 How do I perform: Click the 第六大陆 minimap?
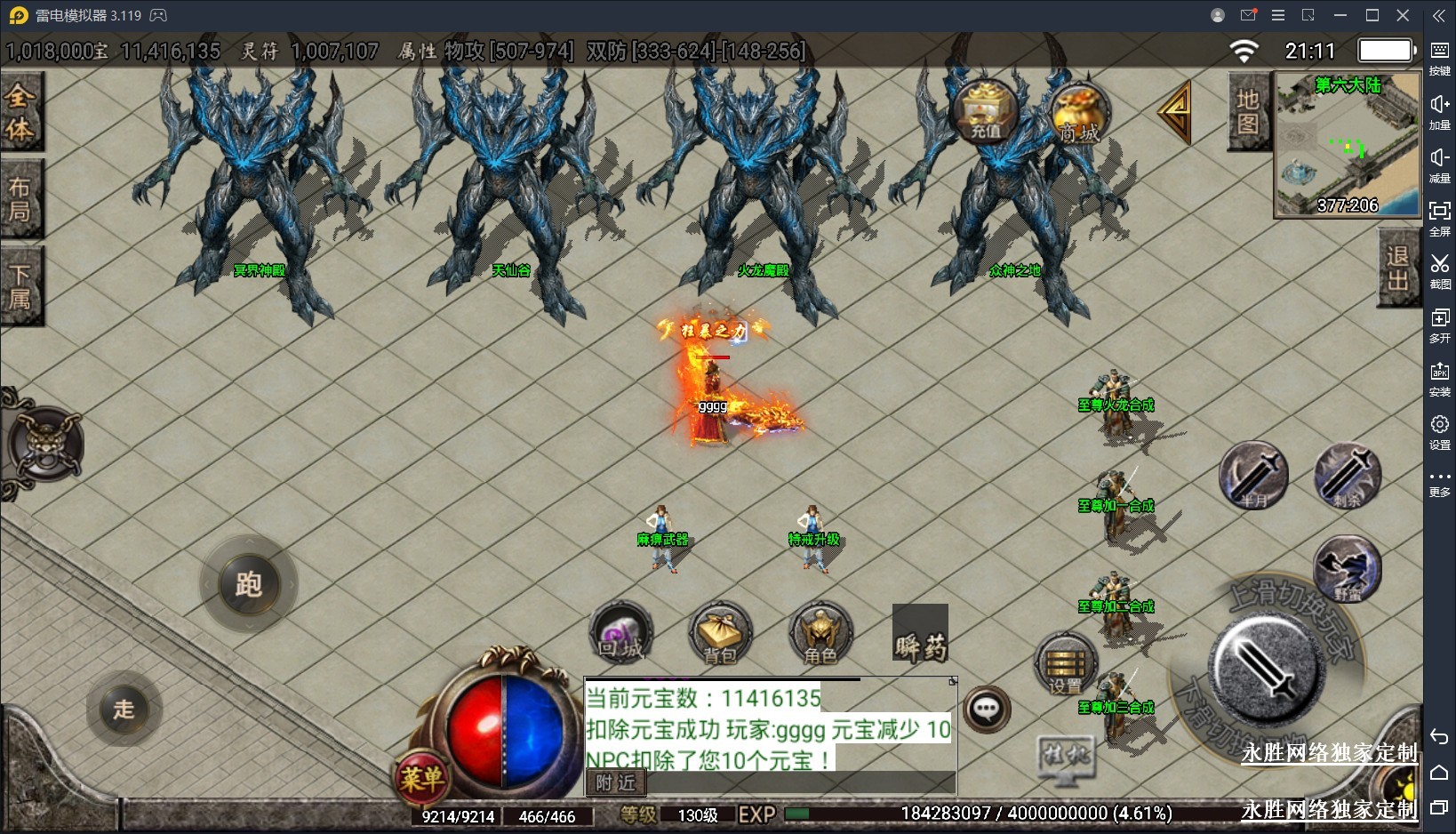pos(1347,146)
